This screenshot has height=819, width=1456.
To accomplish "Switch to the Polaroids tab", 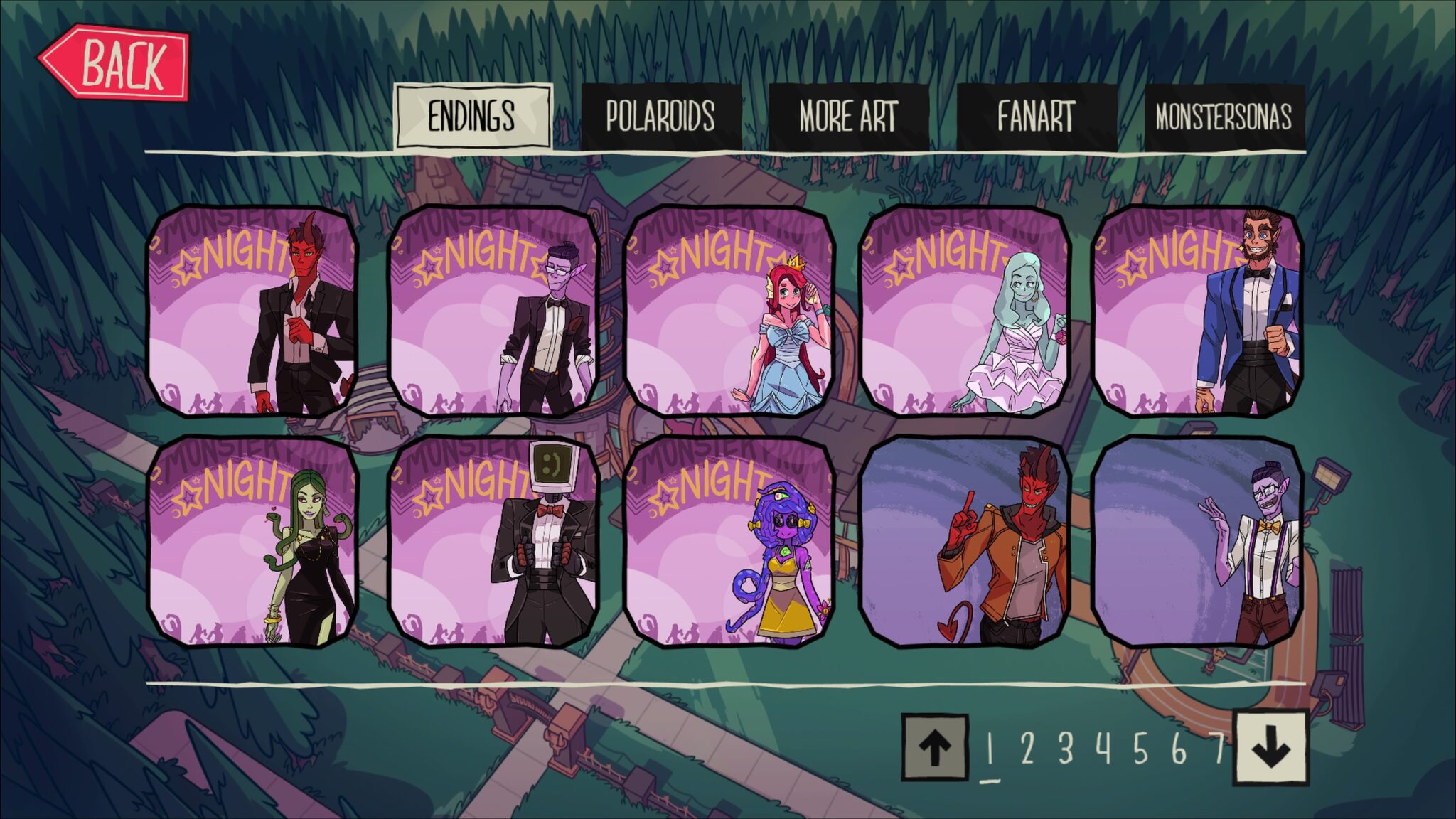I will [661, 112].
